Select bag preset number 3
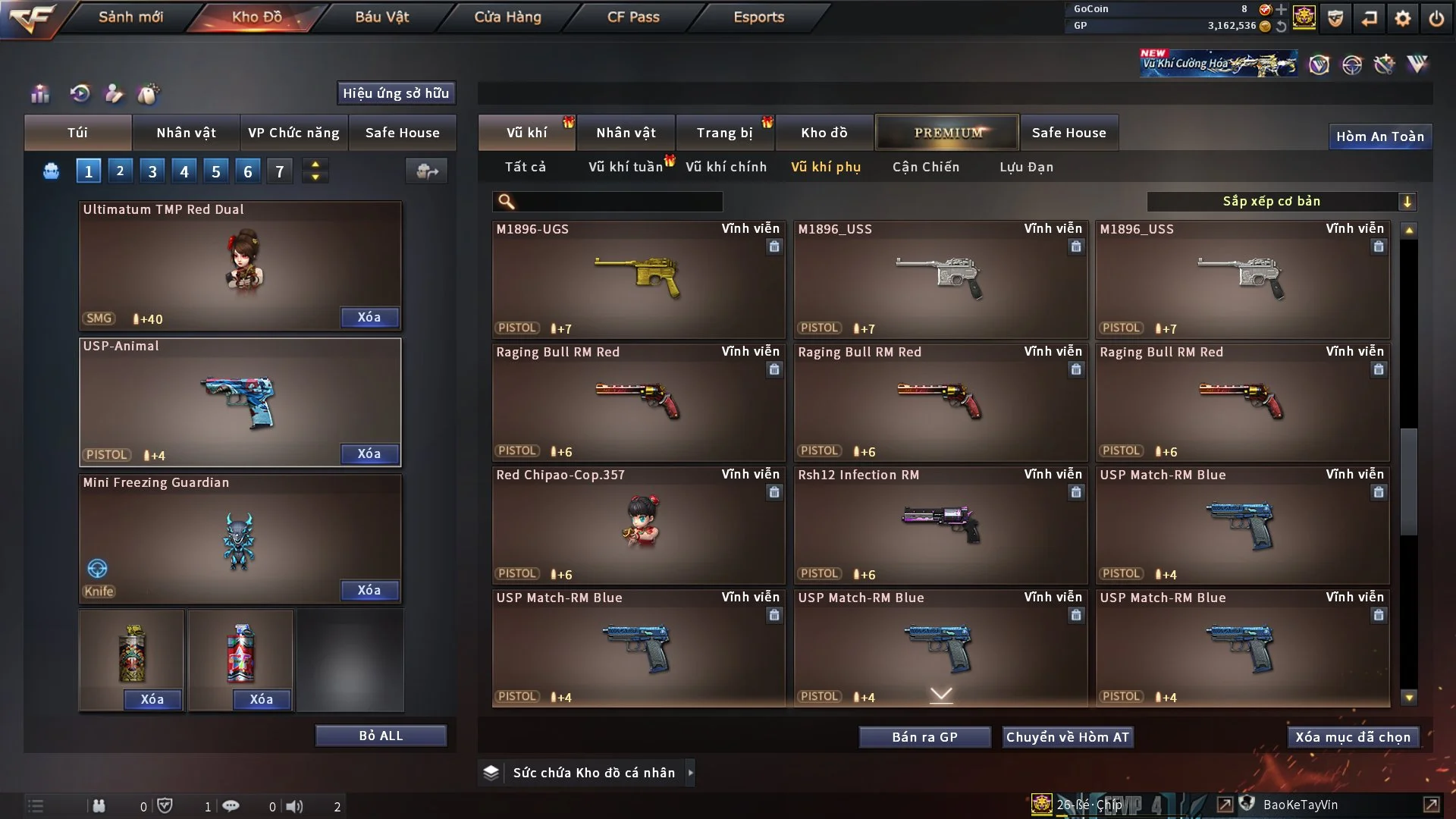 [x=152, y=171]
